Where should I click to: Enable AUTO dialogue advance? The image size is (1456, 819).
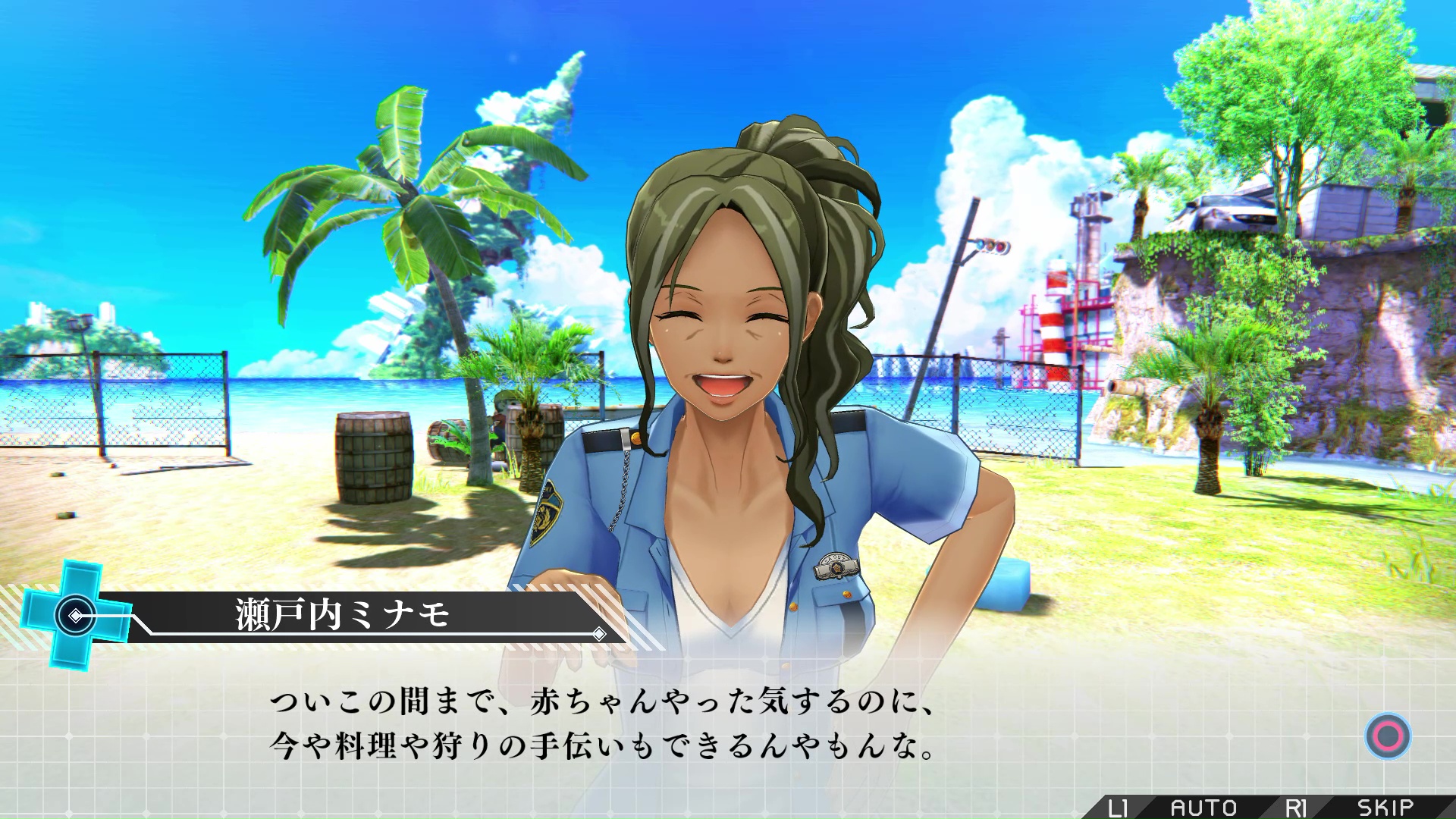pos(1203,808)
